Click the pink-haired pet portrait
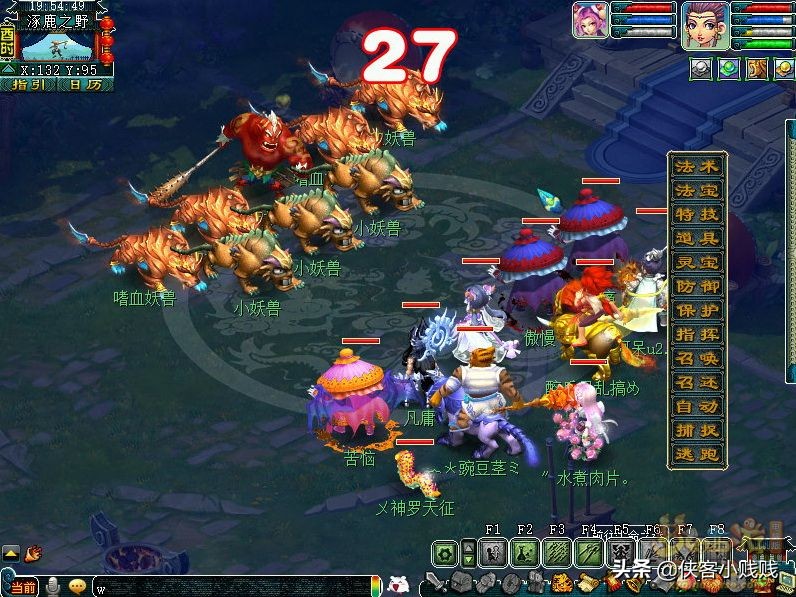 [x=589, y=20]
